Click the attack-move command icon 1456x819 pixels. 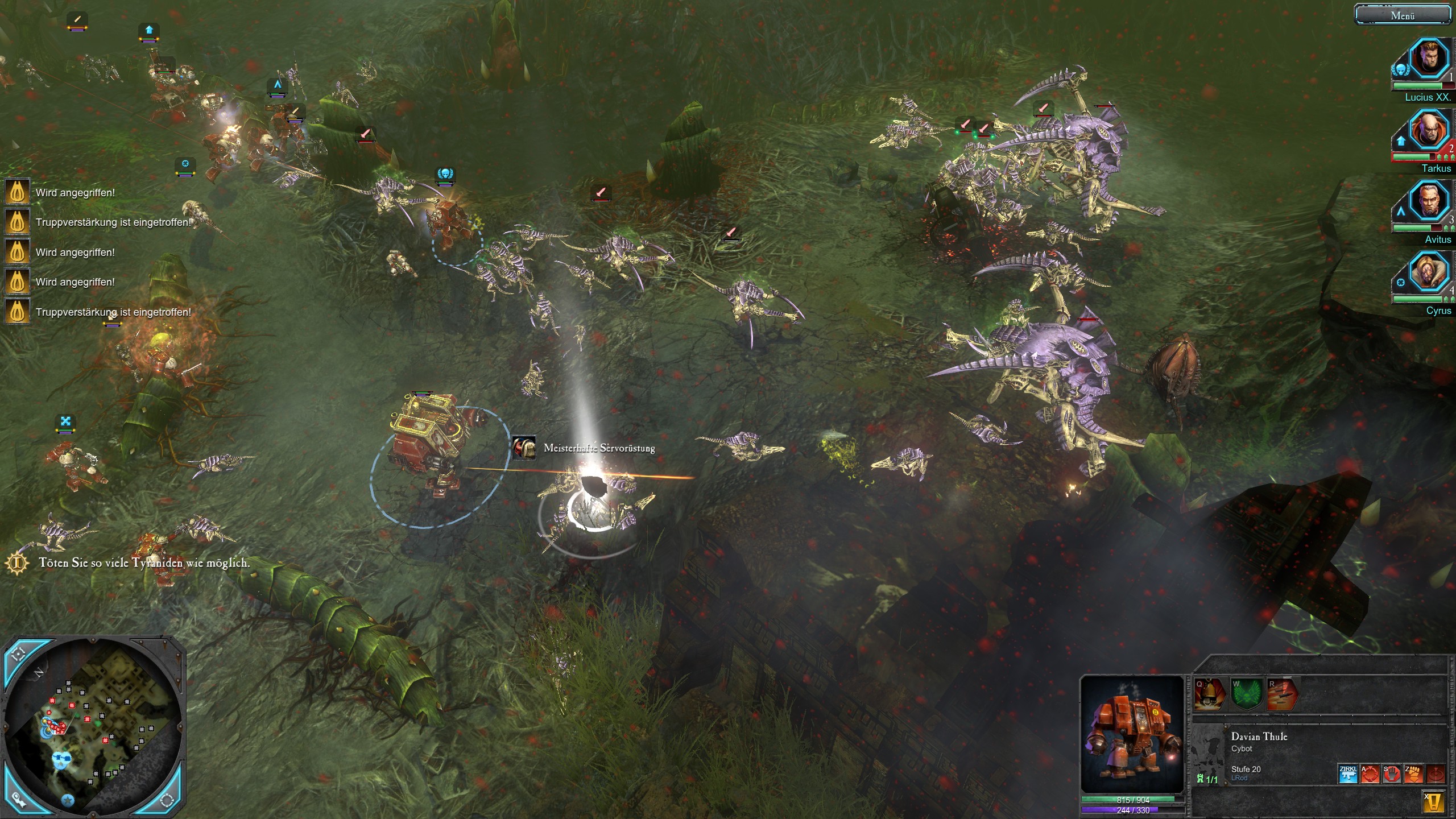tap(1370, 773)
